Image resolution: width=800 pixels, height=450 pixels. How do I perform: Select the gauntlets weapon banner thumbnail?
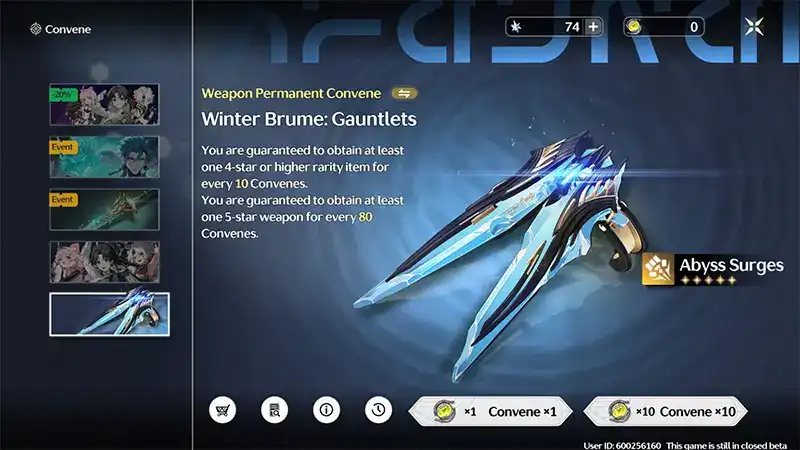click(x=109, y=314)
